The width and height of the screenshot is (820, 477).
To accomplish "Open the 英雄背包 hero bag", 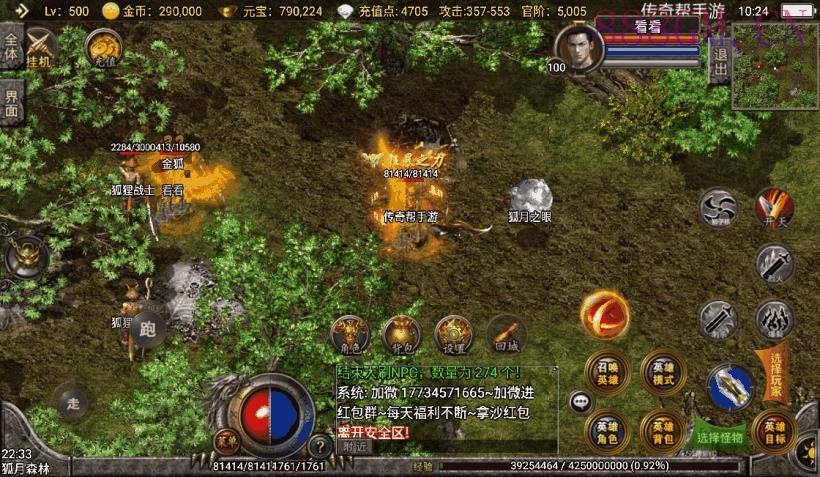I will tap(662, 430).
